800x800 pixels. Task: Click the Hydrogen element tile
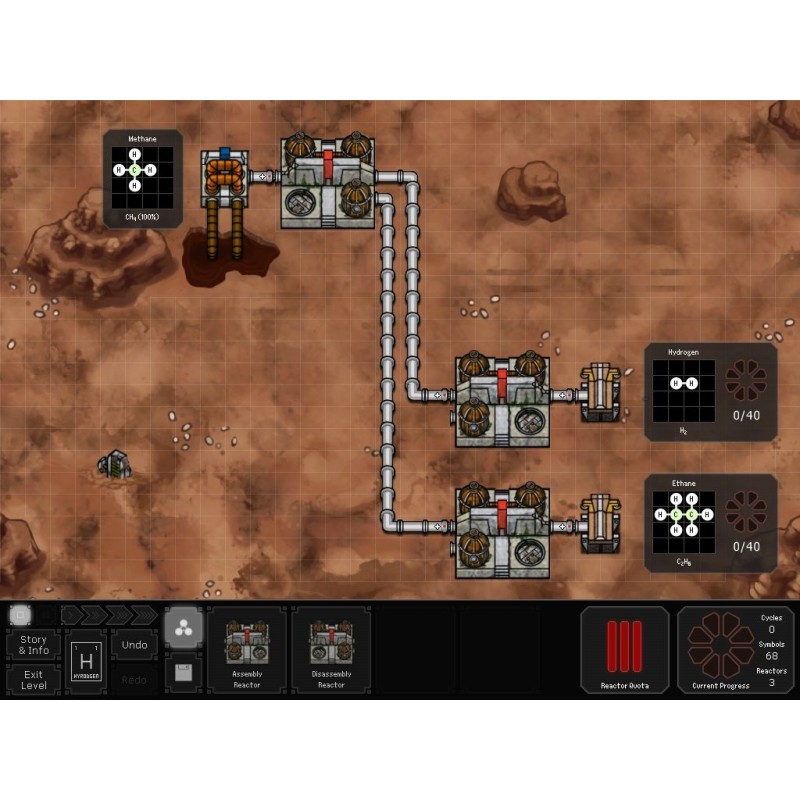(x=87, y=662)
